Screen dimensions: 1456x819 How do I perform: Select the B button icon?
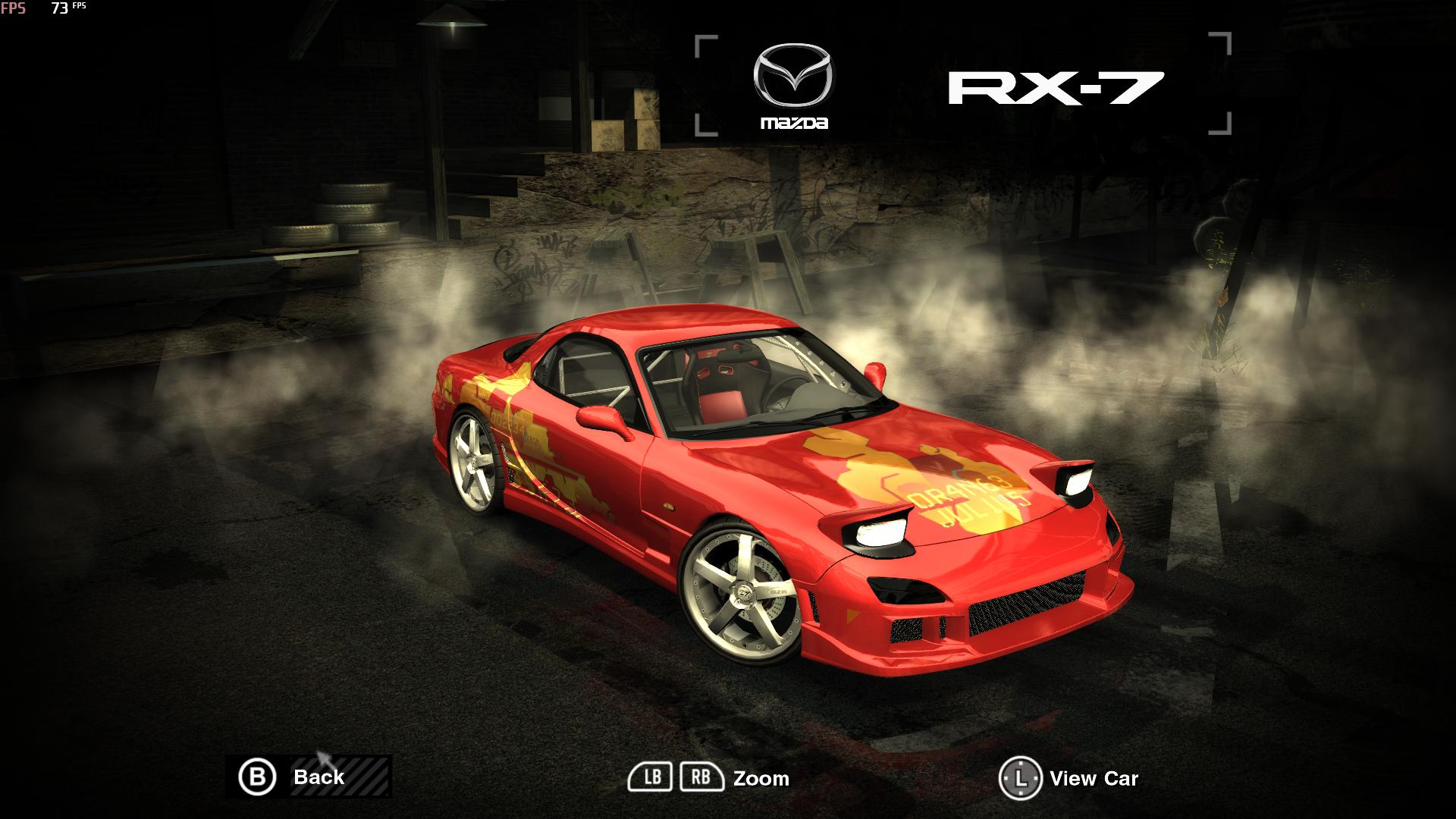pyautogui.click(x=259, y=777)
